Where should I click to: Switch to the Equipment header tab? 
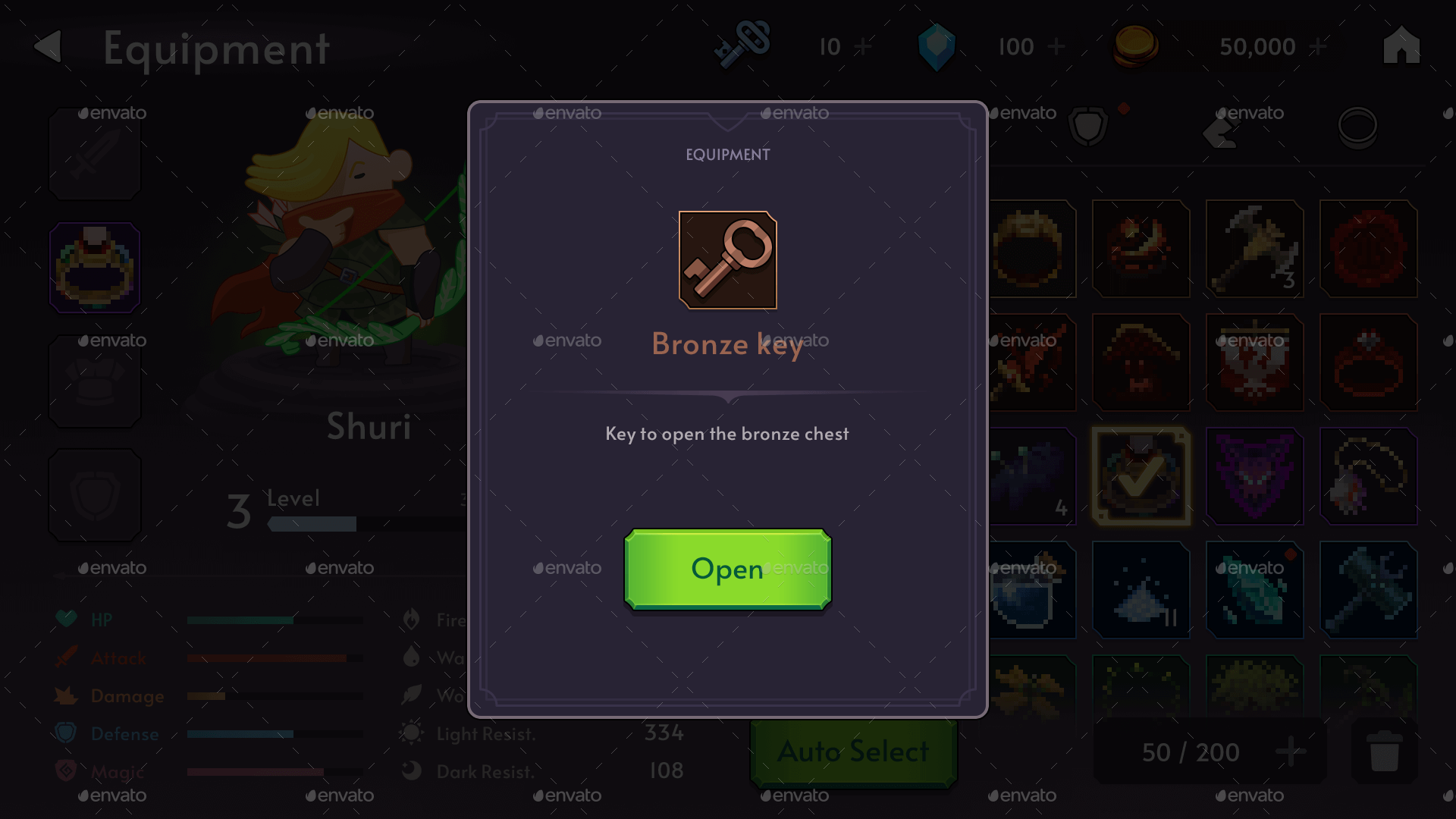point(216,48)
